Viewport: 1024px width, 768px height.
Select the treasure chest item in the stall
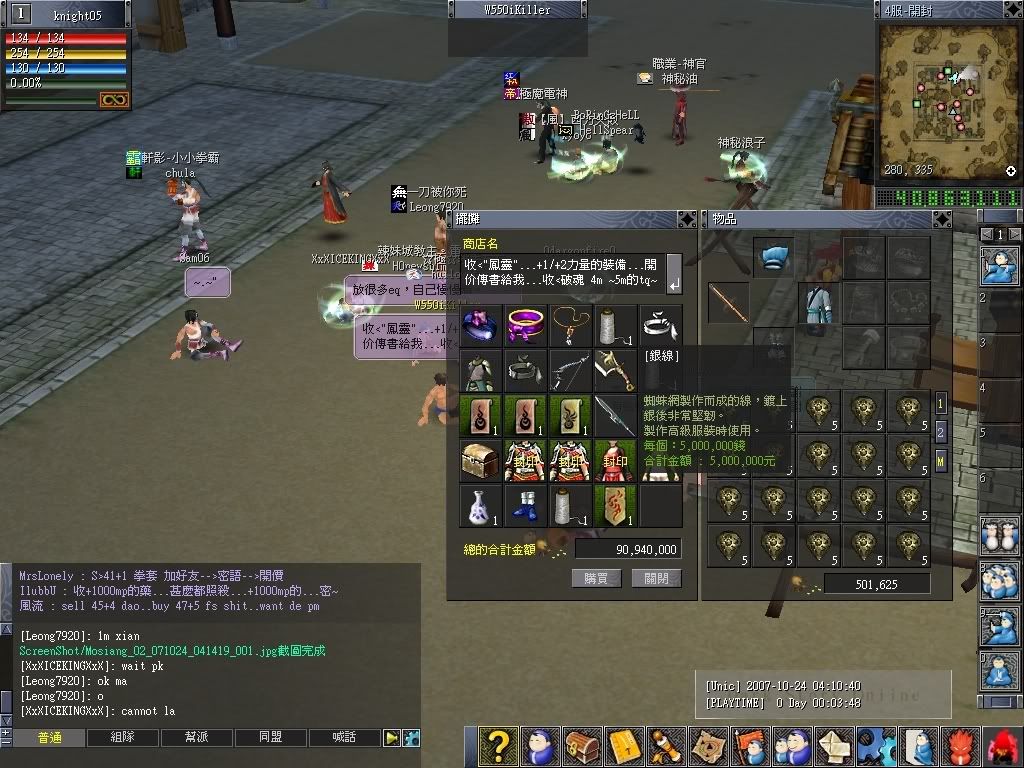click(x=480, y=460)
